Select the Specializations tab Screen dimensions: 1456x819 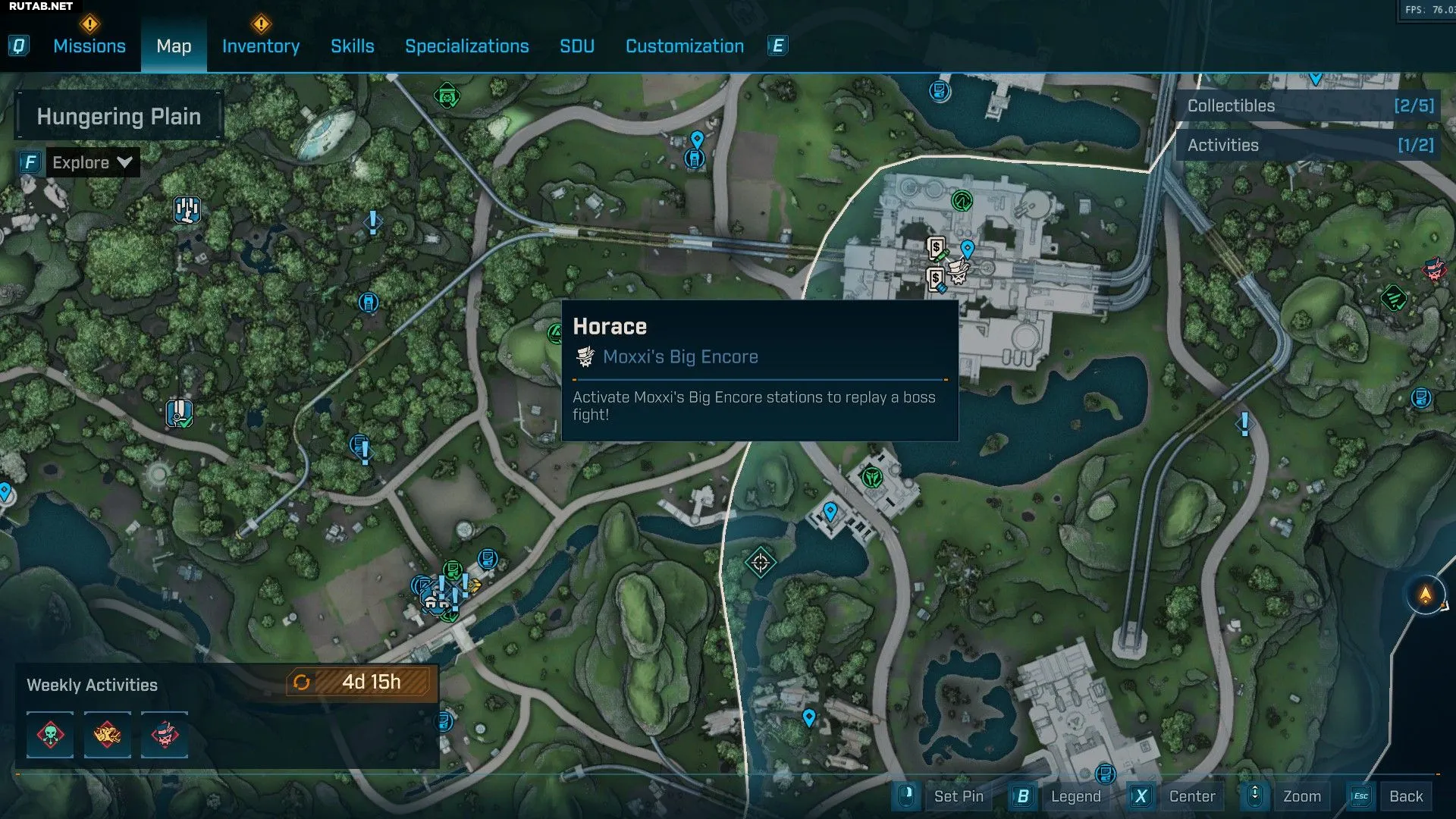tap(466, 46)
